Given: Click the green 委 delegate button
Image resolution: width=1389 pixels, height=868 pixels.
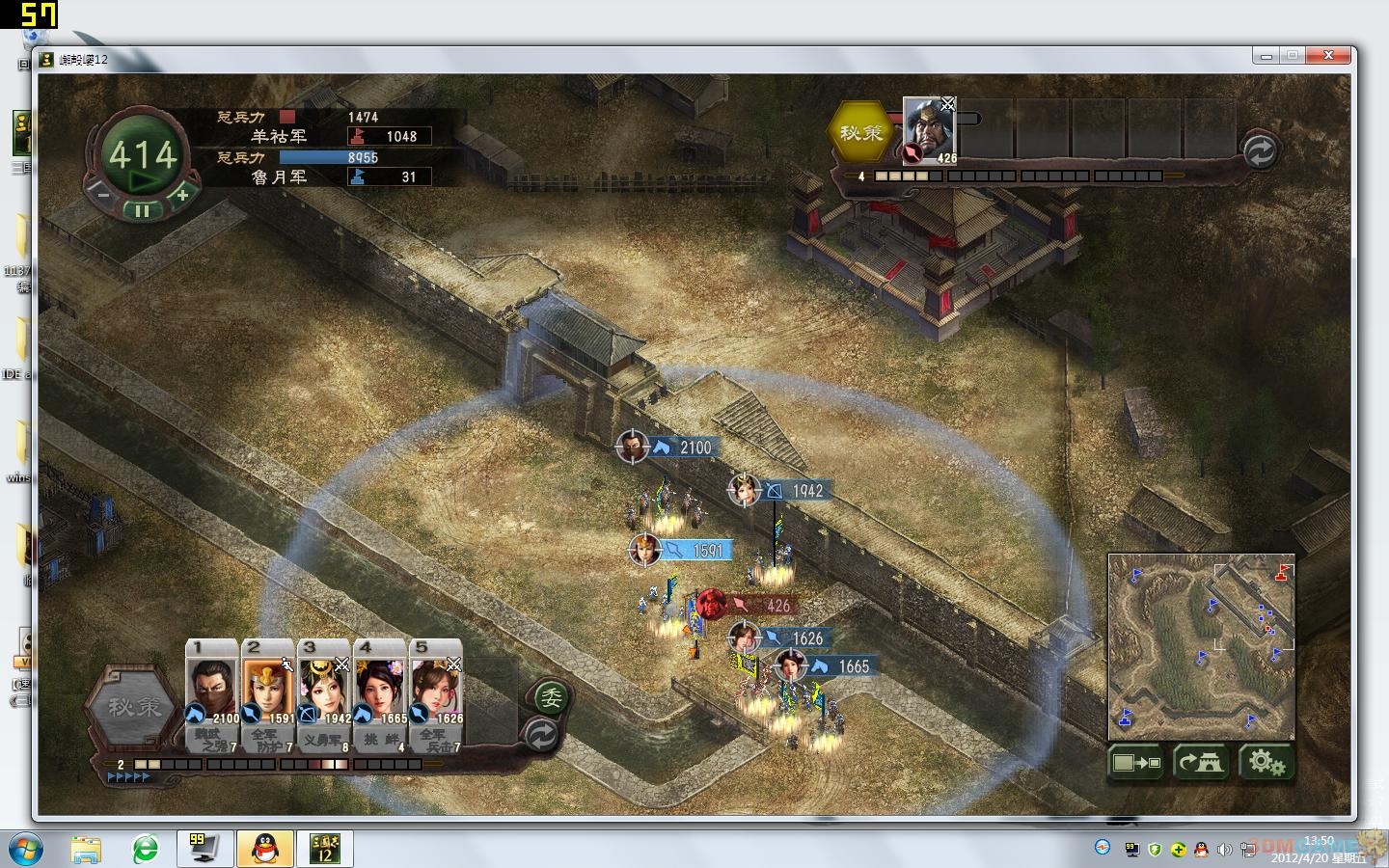Looking at the screenshot, I should point(550,697).
